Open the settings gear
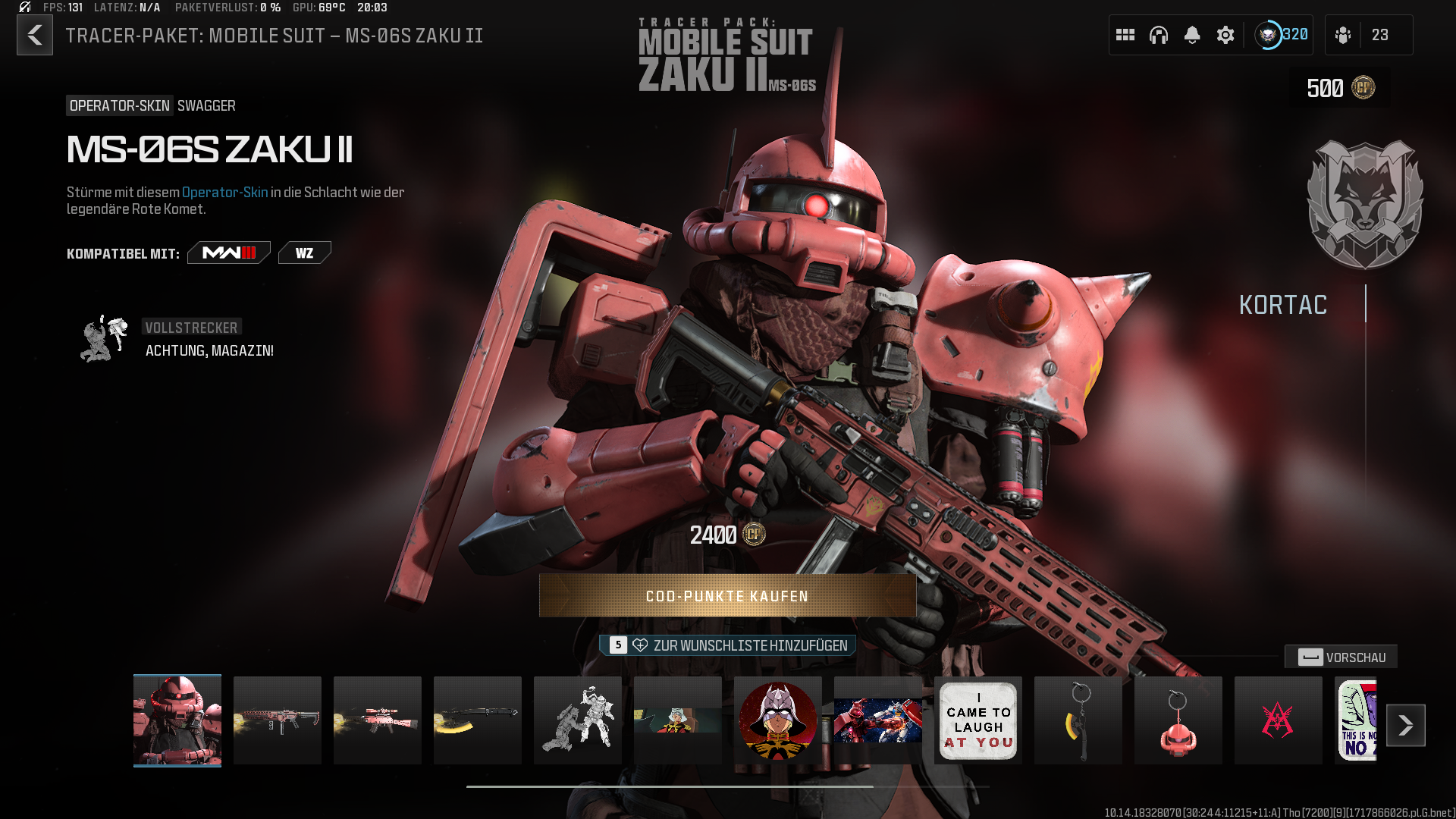 [x=1225, y=35]
